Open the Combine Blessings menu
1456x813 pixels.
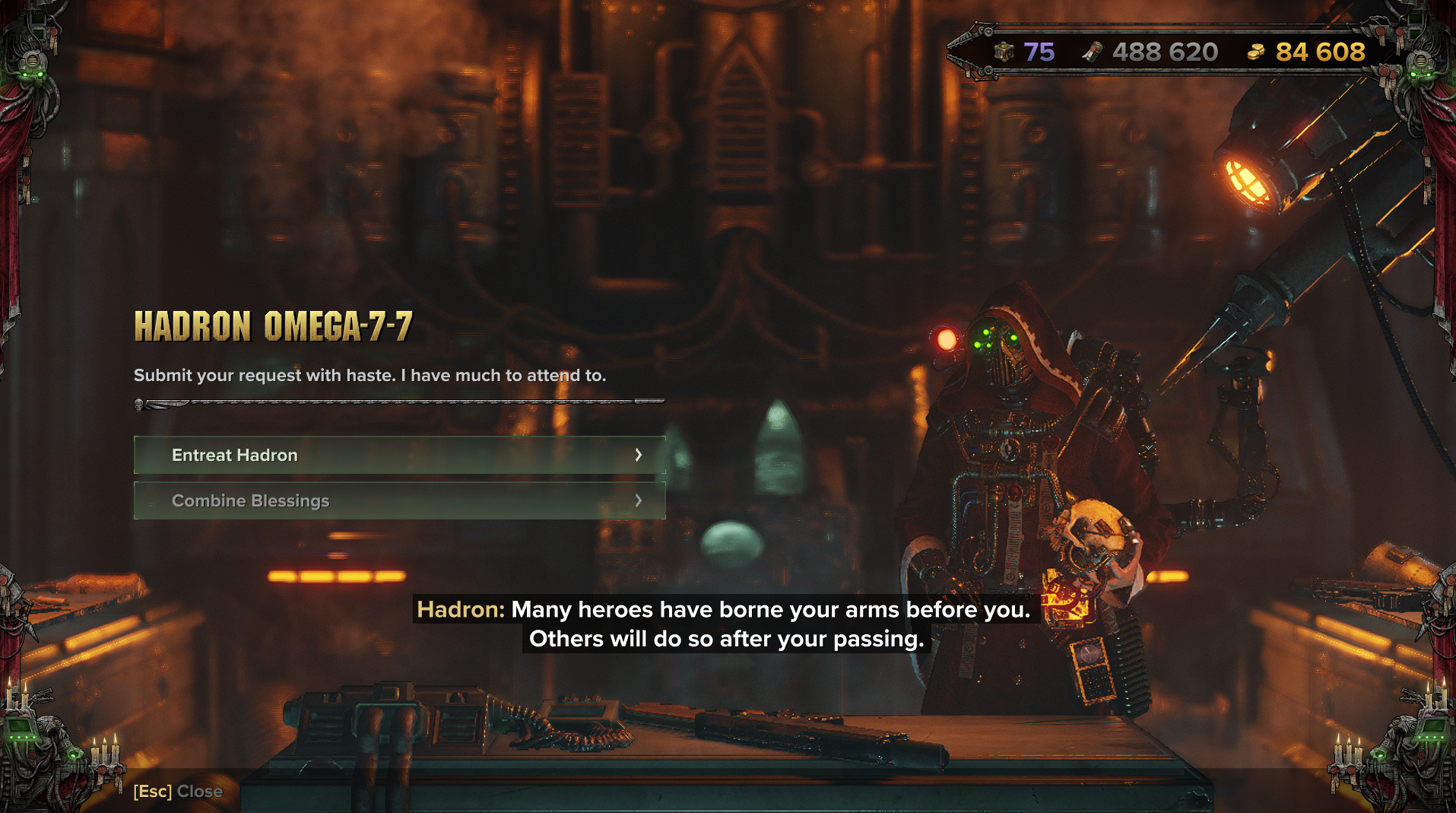click(x=399, y=500)
